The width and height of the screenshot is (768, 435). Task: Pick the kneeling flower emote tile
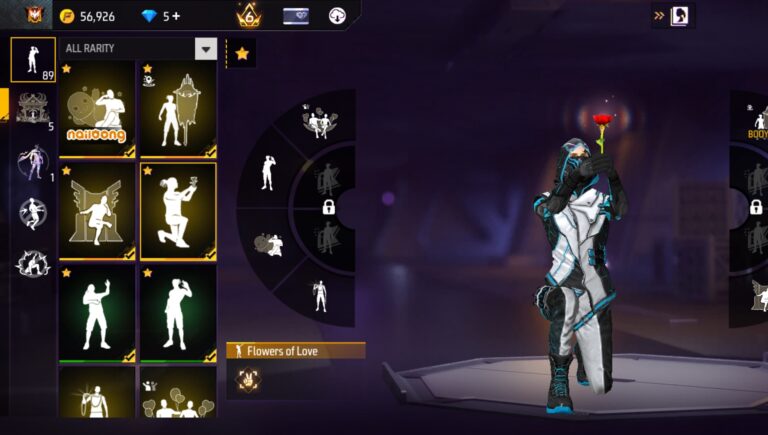point(178,211)
